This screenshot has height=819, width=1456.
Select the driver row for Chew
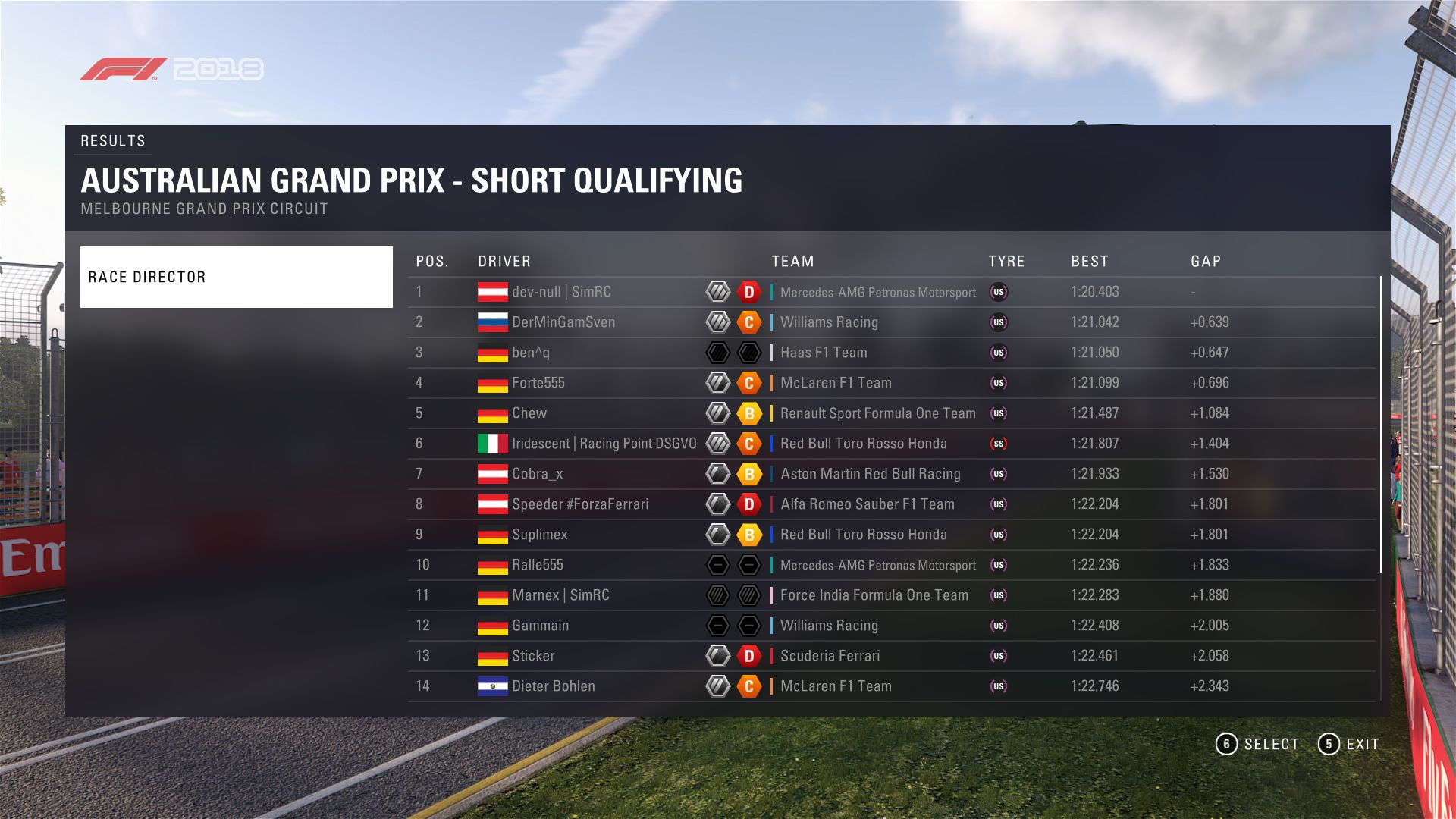pyautogui.click(x=529, y=413)
